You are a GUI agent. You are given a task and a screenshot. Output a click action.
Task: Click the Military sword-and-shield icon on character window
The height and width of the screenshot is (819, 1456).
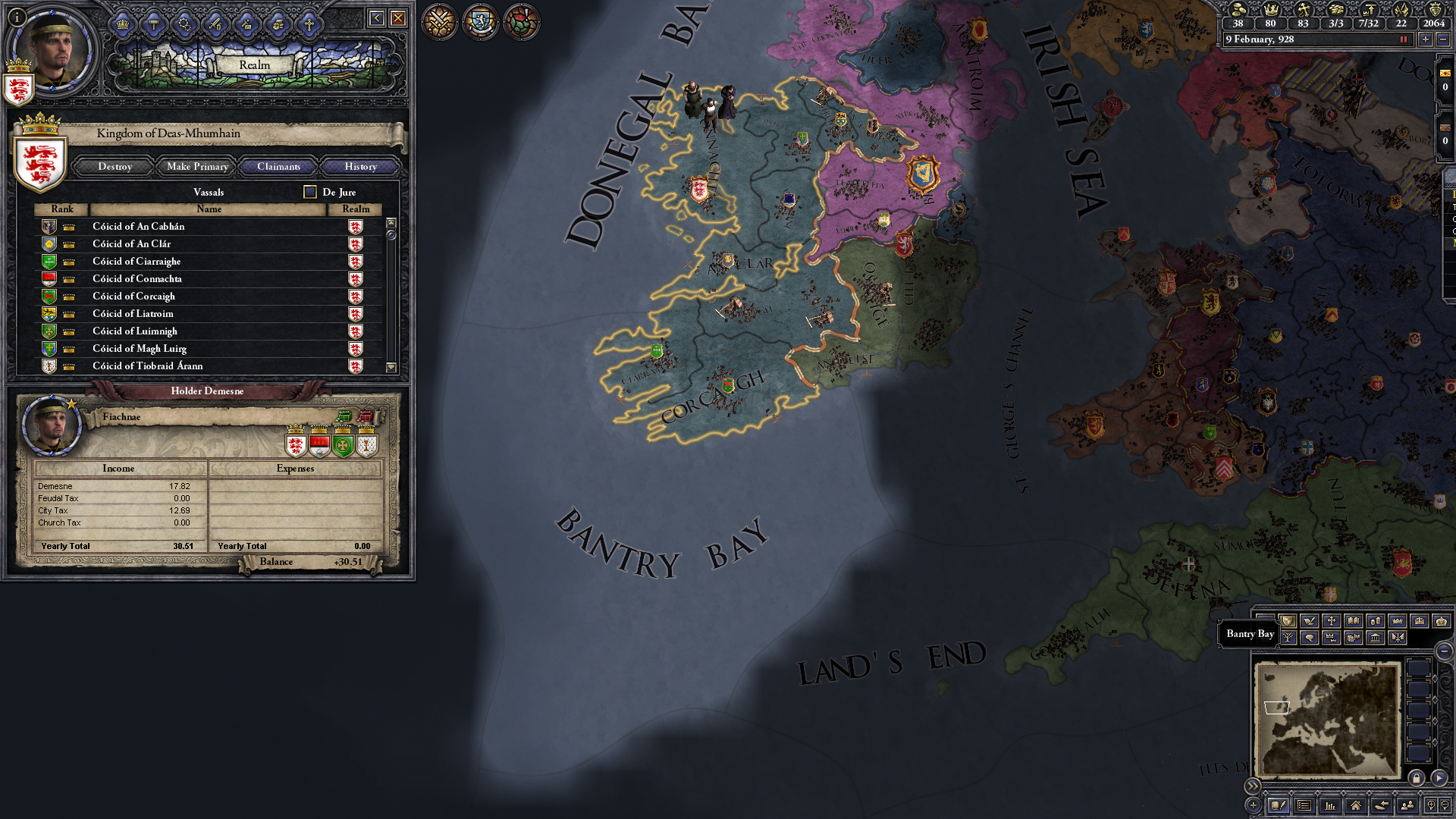[x=216, y=24]
